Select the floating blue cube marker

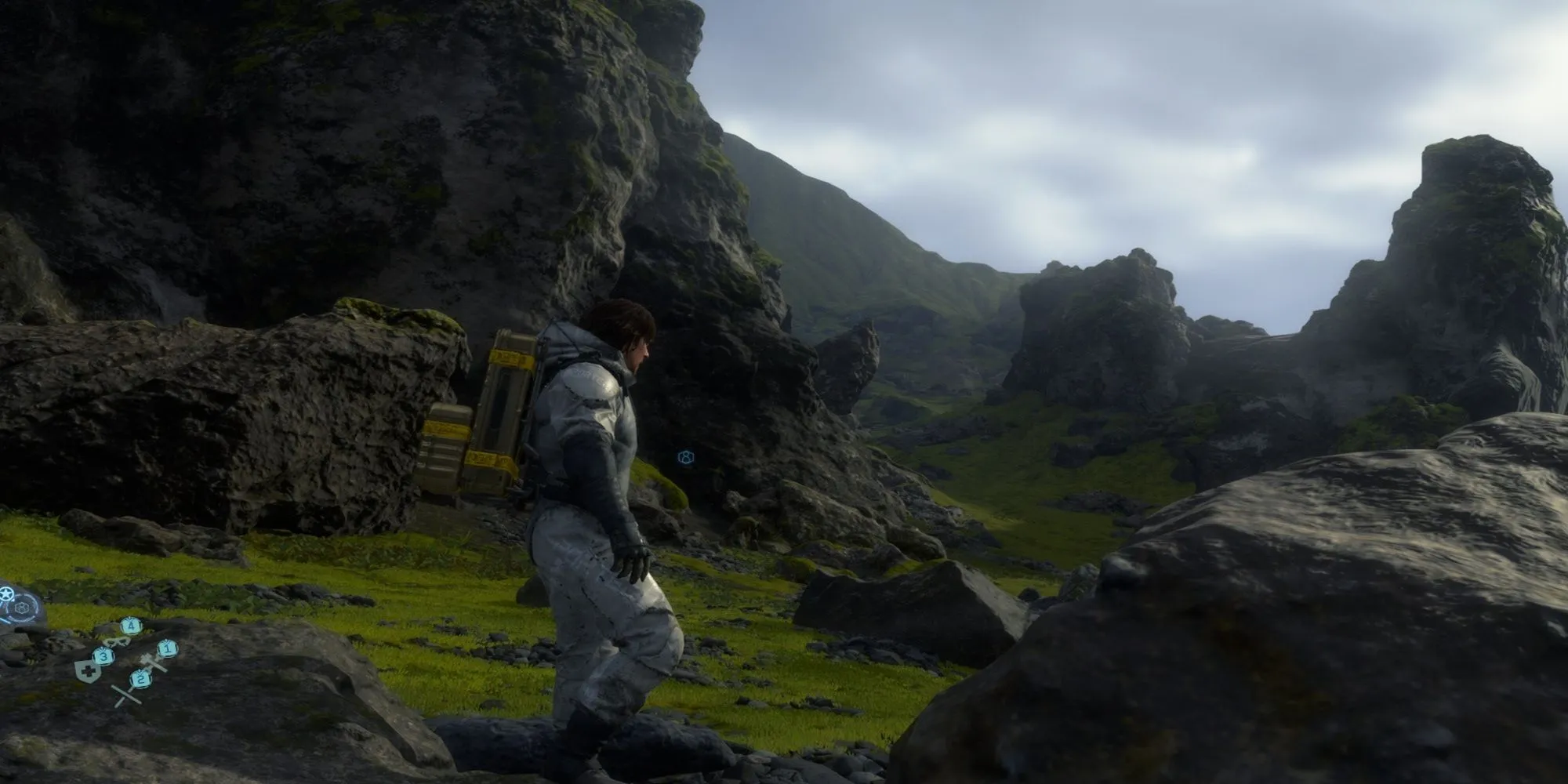pyautogui.click(x=685, y=456)
